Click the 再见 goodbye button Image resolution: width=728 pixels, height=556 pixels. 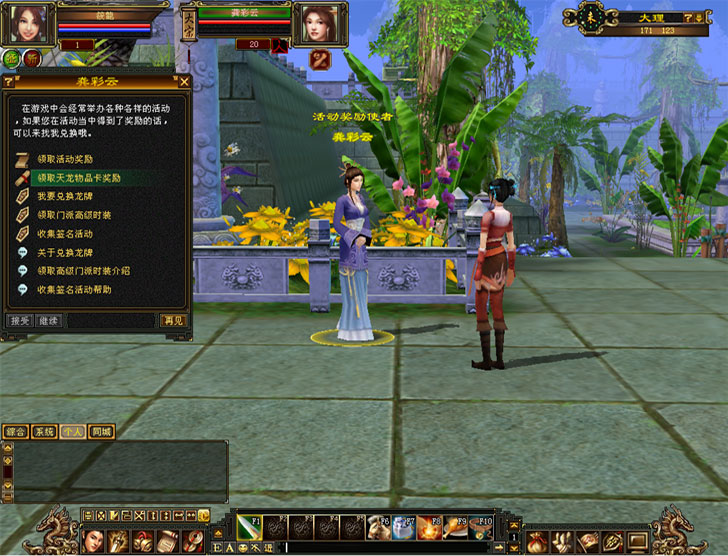point(173,320)
